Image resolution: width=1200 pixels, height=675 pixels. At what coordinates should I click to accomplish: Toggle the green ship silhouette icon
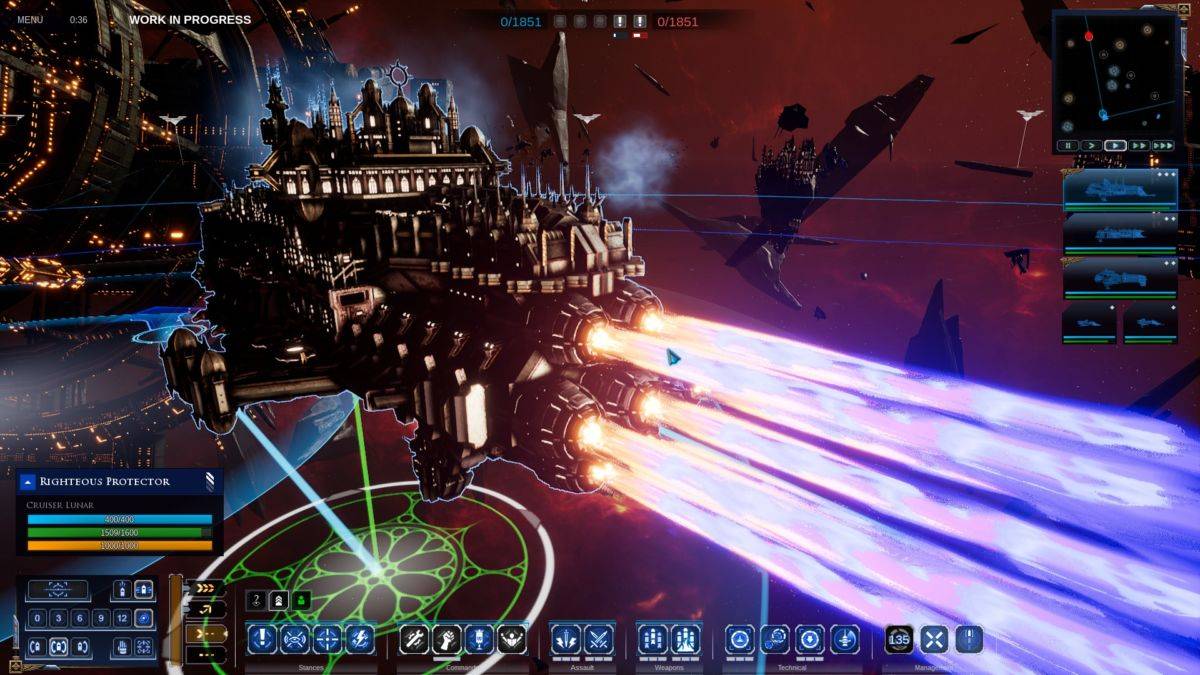click(302, 599)
